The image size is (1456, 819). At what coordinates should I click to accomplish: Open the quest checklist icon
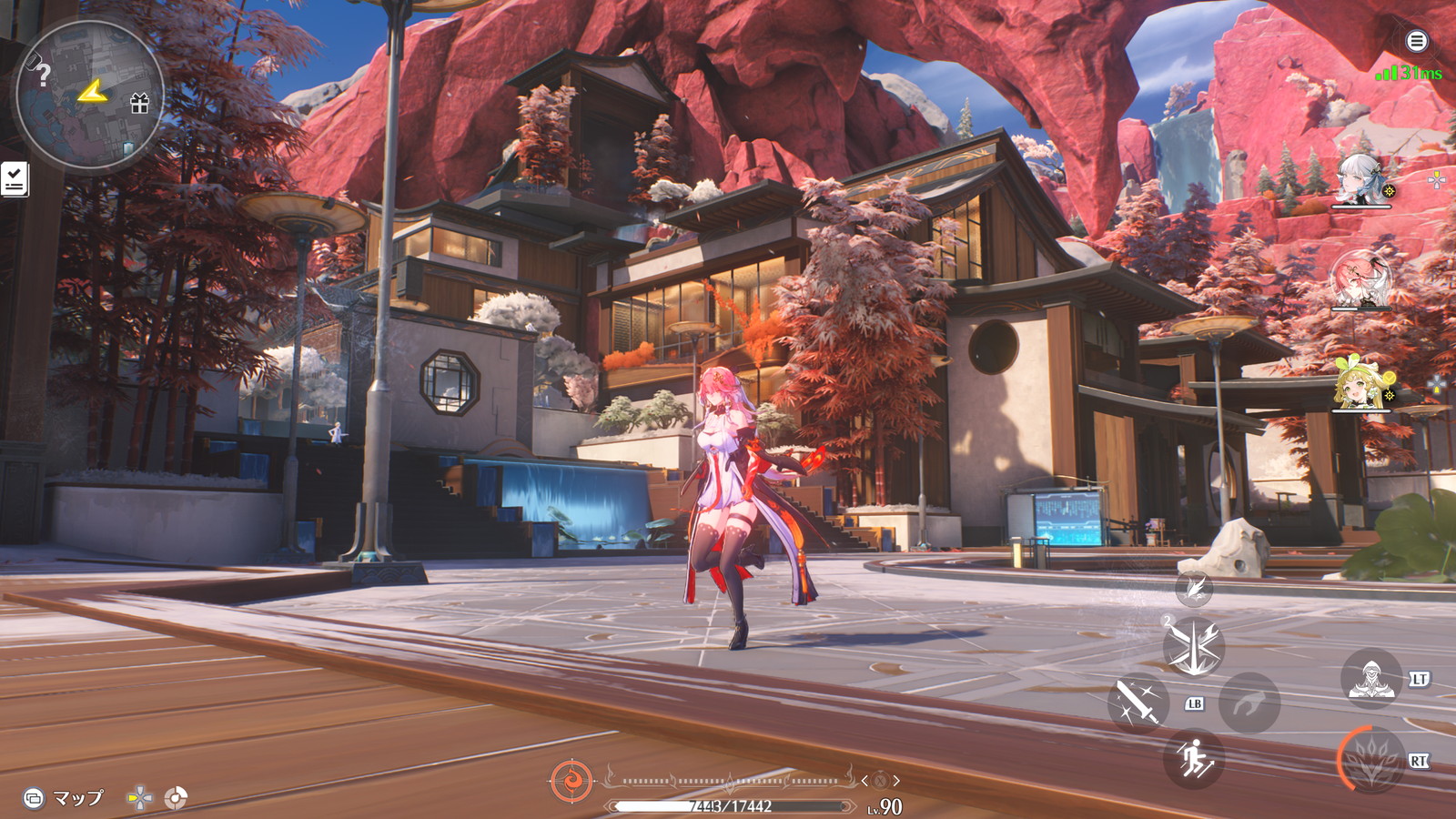pyautogui.click(x=15, y=179)
